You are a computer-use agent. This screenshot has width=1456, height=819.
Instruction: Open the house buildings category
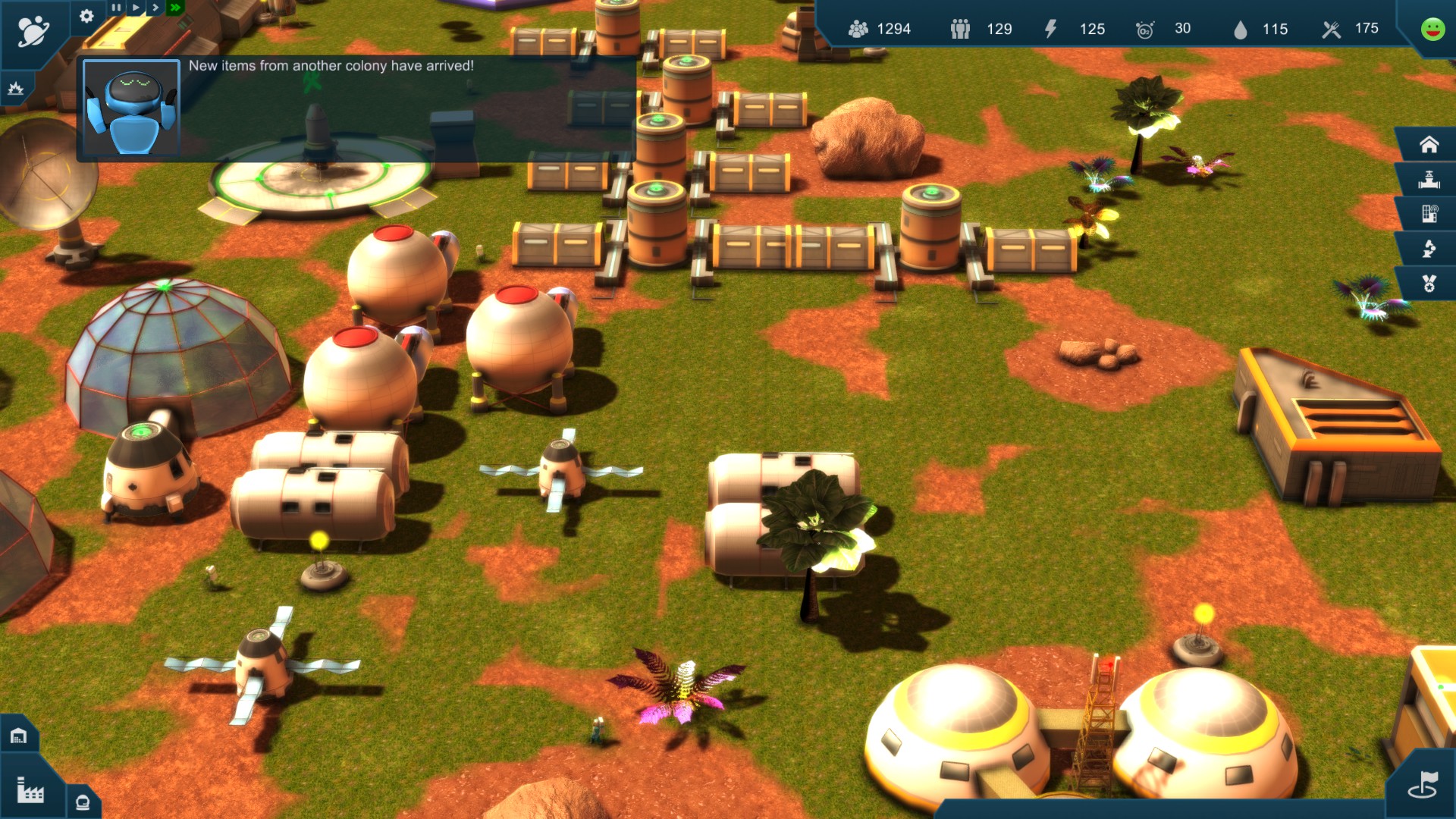point(1429,144)
